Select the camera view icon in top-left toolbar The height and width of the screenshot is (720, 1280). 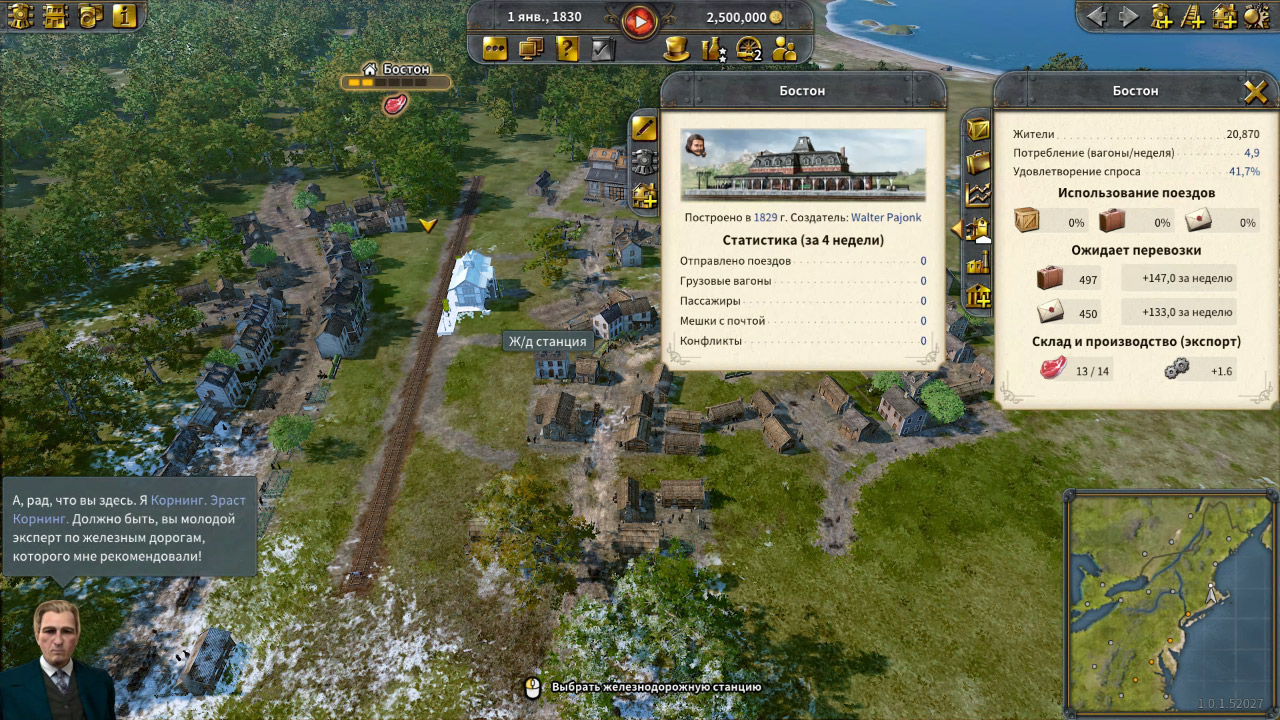click(88, 17)
